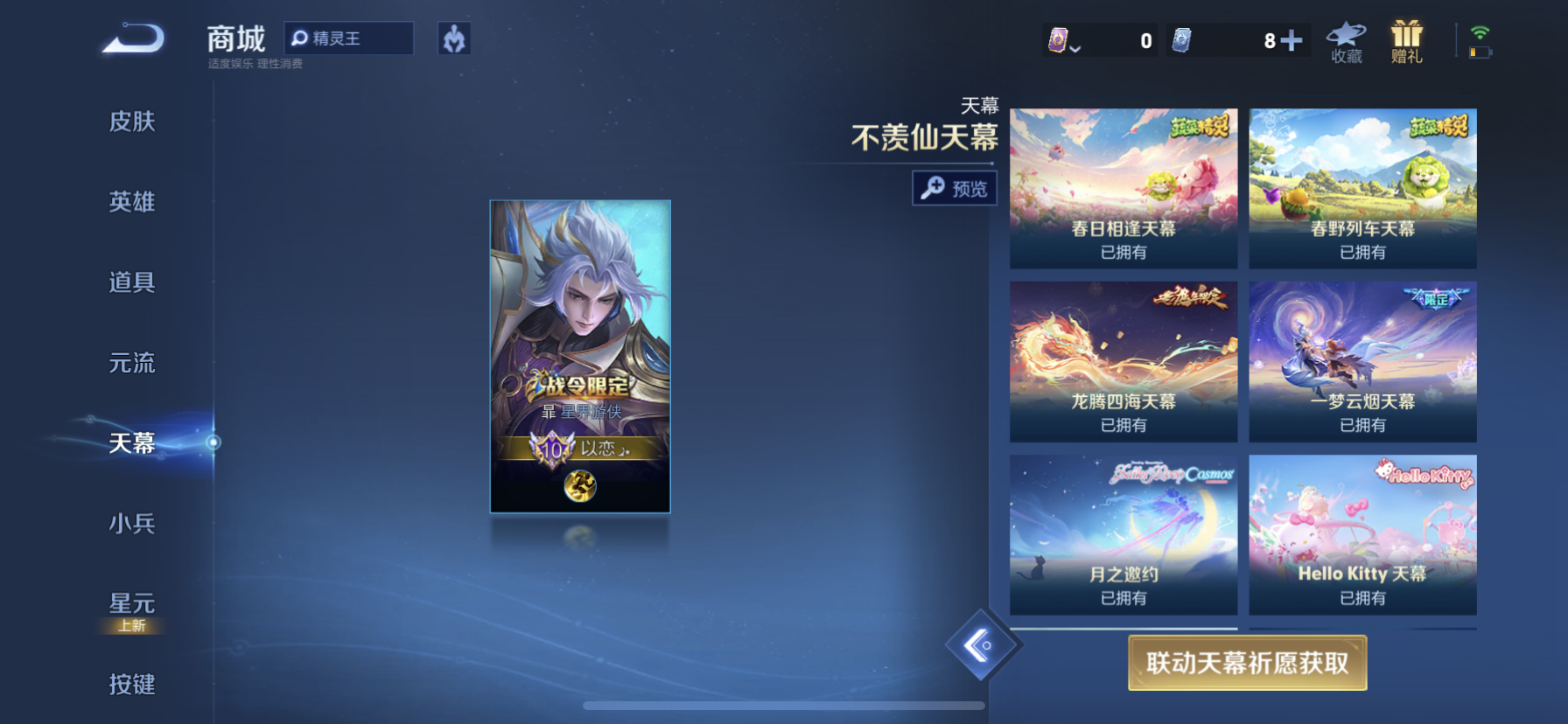Image resolution: width=1568 pixels, height=724 pixels.
Task: Go back using the return arrow
Action: [134, 39]
